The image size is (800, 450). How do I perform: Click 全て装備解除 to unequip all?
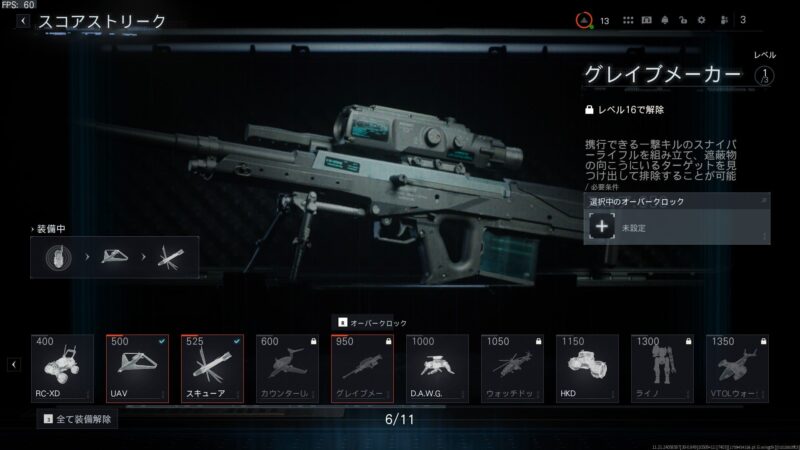pos(77,420)
